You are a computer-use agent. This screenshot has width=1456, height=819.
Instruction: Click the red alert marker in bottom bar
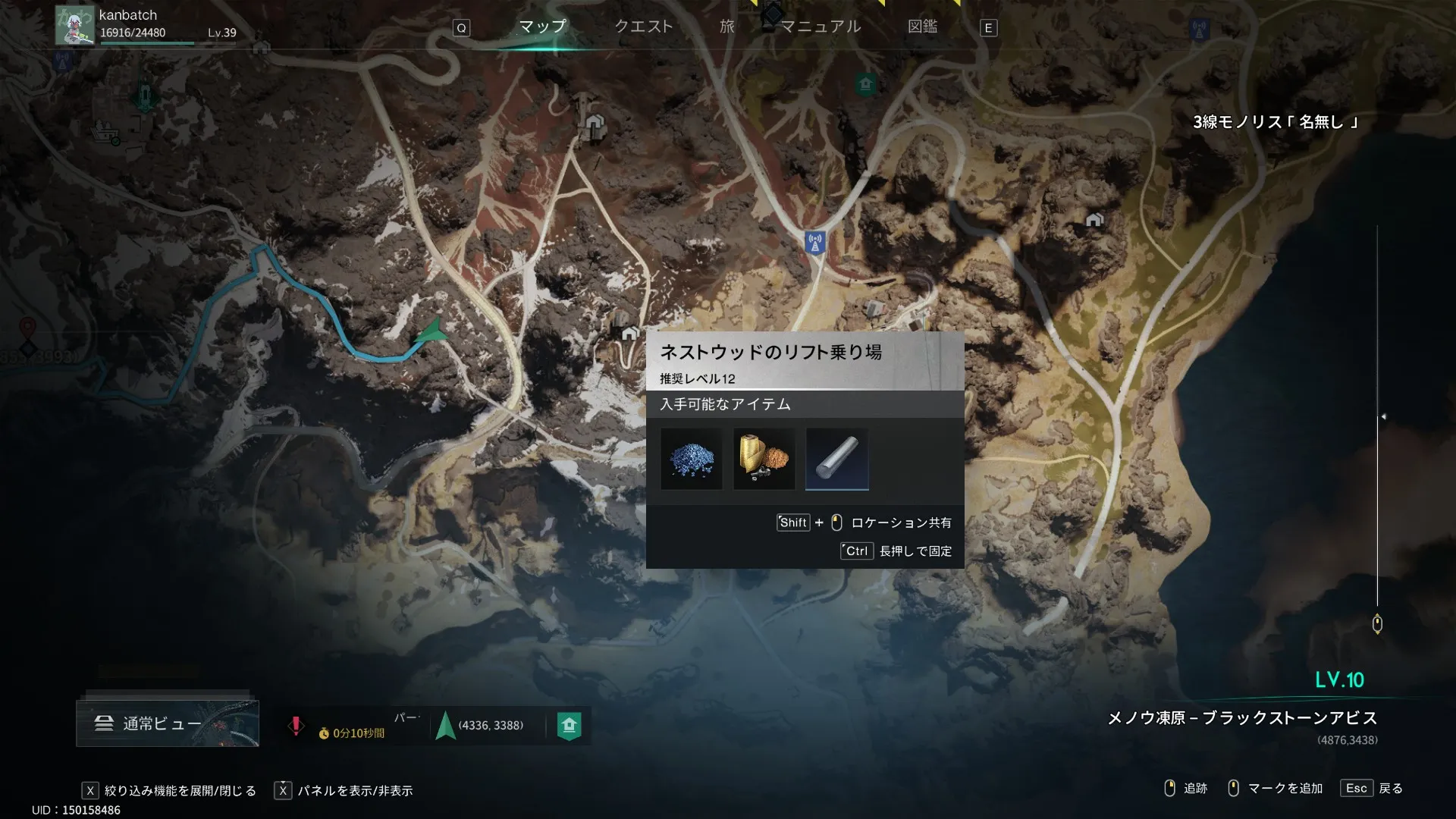click(296, 726)
